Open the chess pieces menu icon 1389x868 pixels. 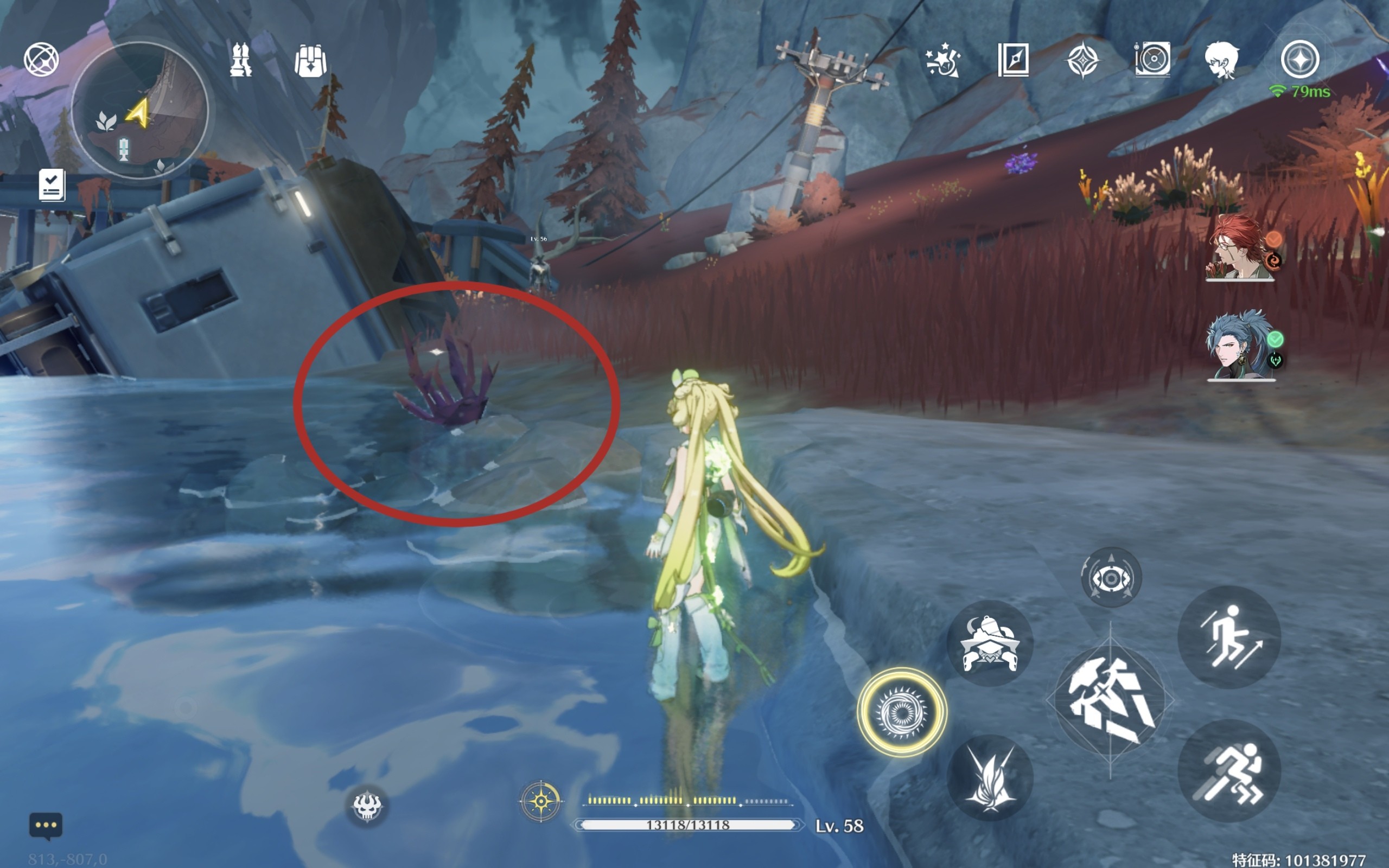[x=240, y=60]
